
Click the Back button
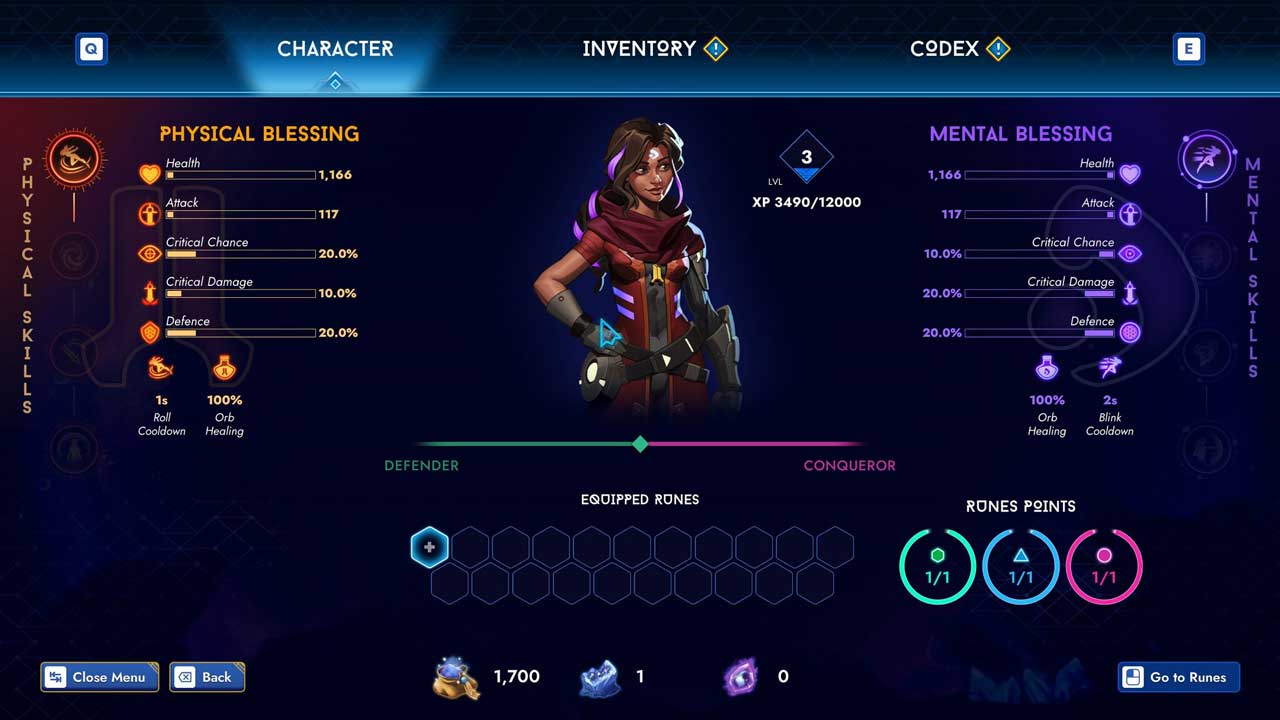(x=207, y=677)
